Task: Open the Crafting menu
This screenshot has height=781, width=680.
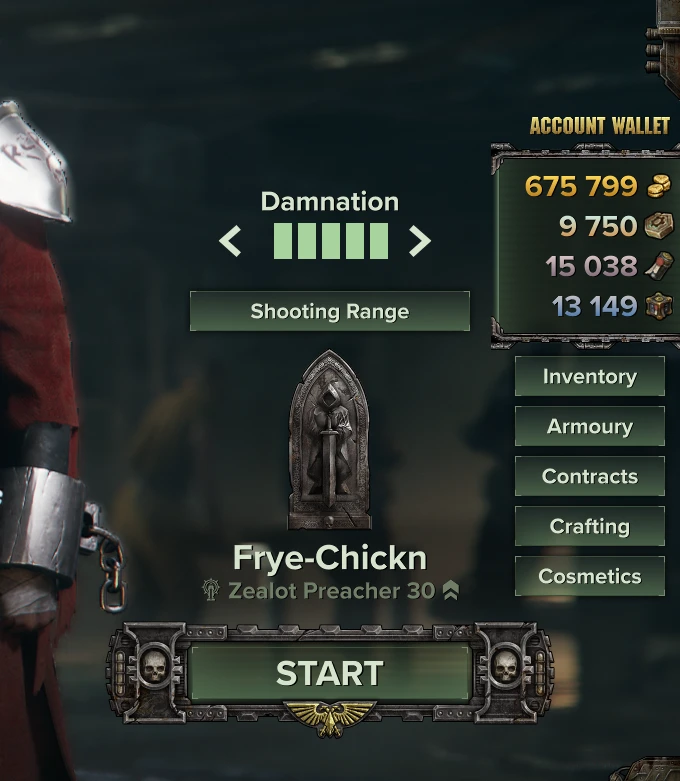Action: pyautogui.click(x=589, y=526)
